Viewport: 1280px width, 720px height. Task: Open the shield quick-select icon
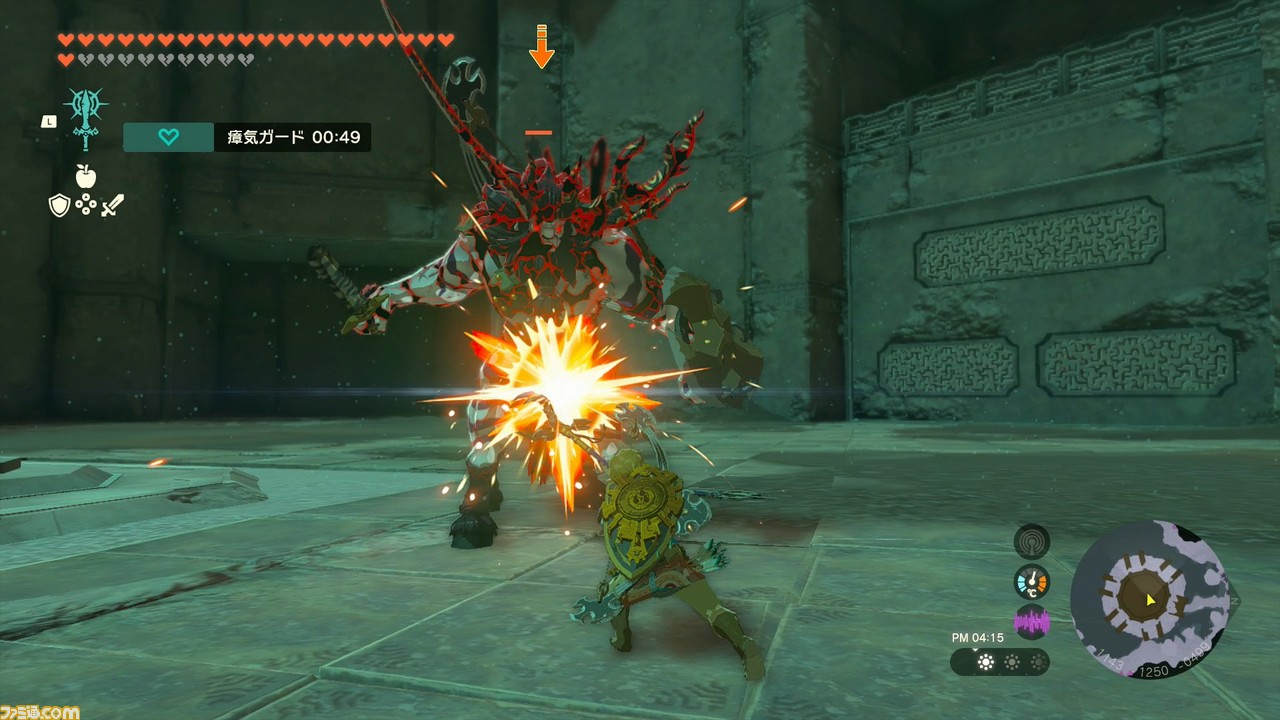(x=59, y=206)
